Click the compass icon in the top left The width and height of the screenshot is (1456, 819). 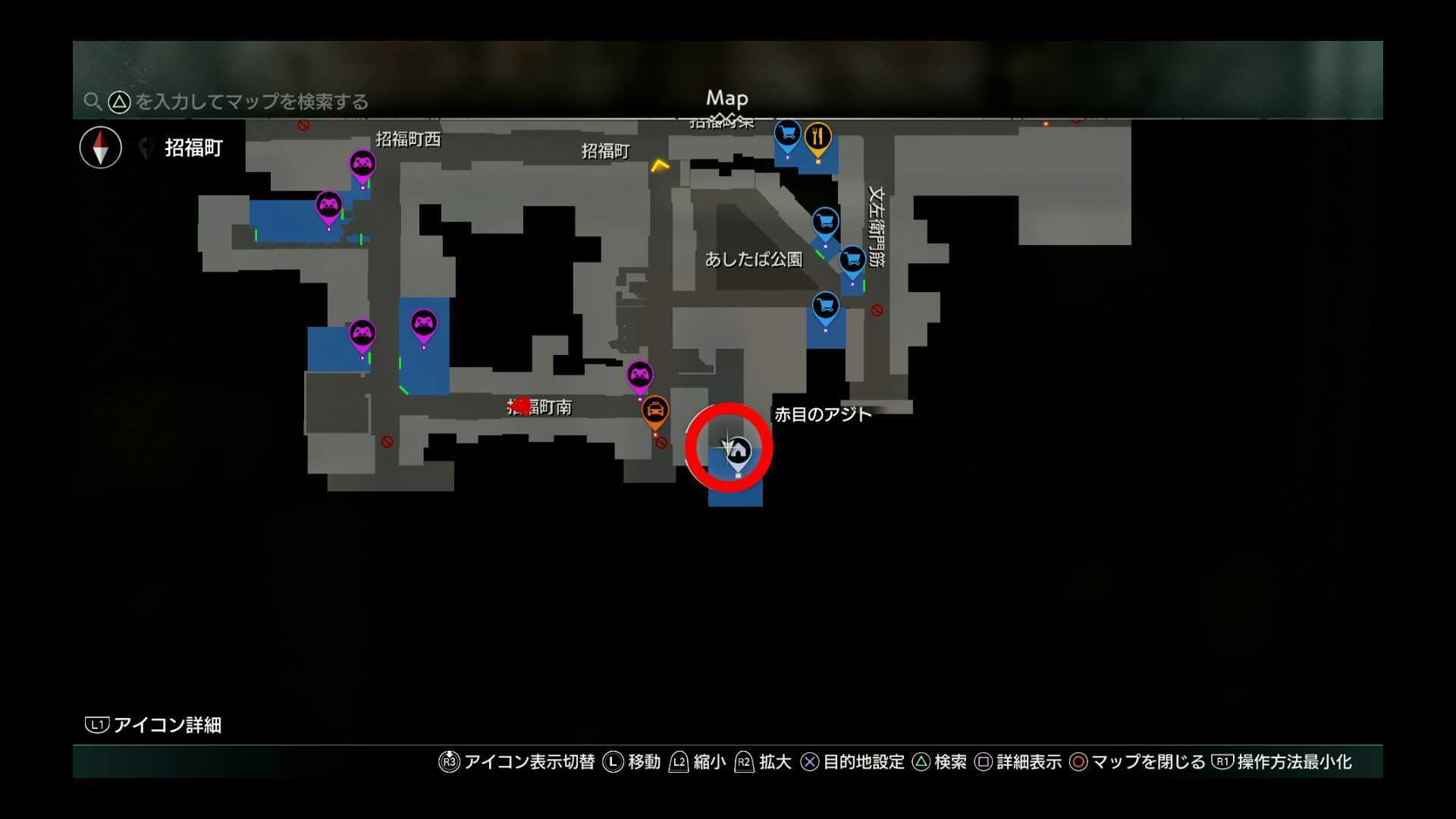[x=99, y=147]
